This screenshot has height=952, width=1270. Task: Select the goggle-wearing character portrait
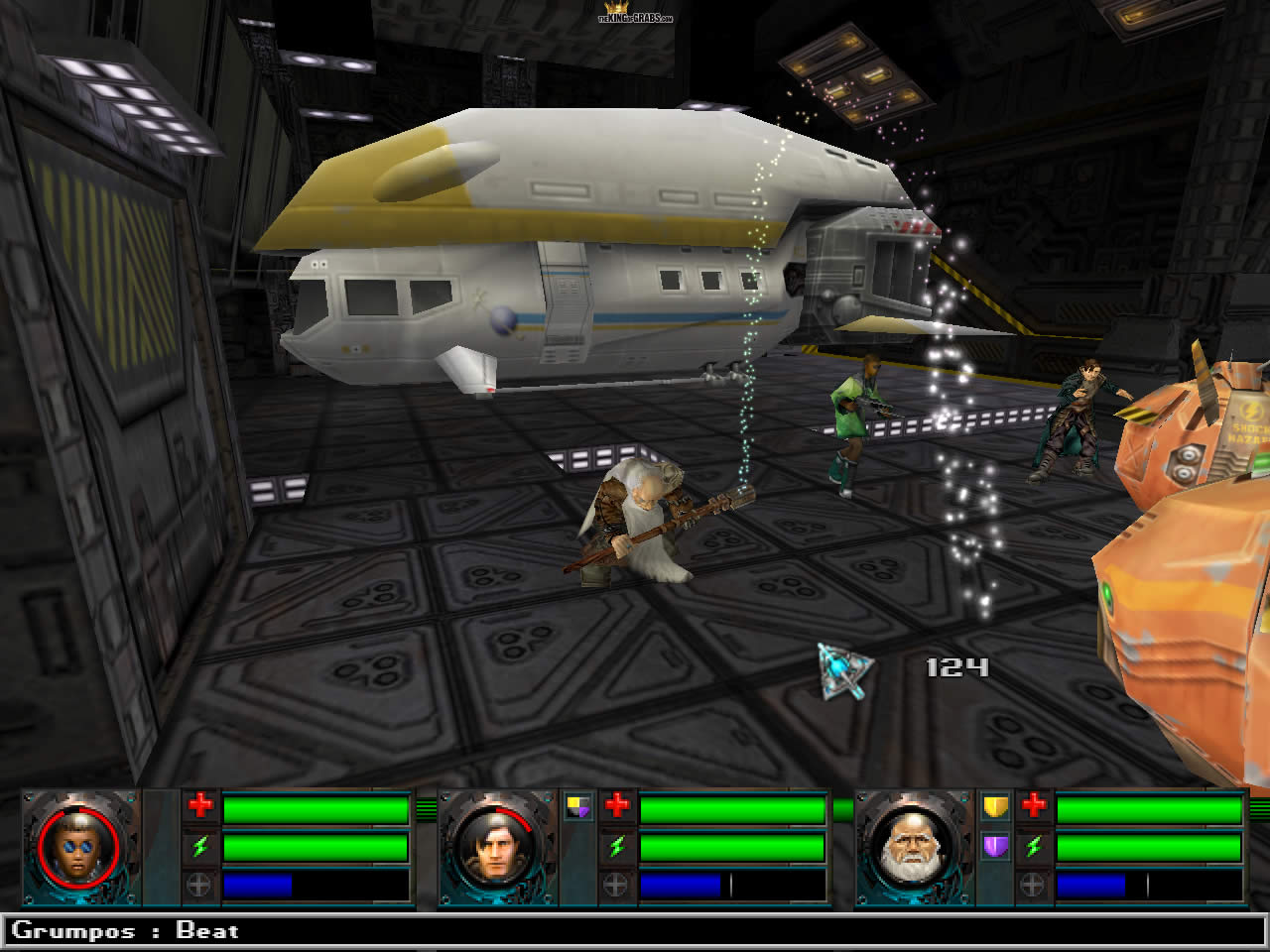click(x=78, y=848)
